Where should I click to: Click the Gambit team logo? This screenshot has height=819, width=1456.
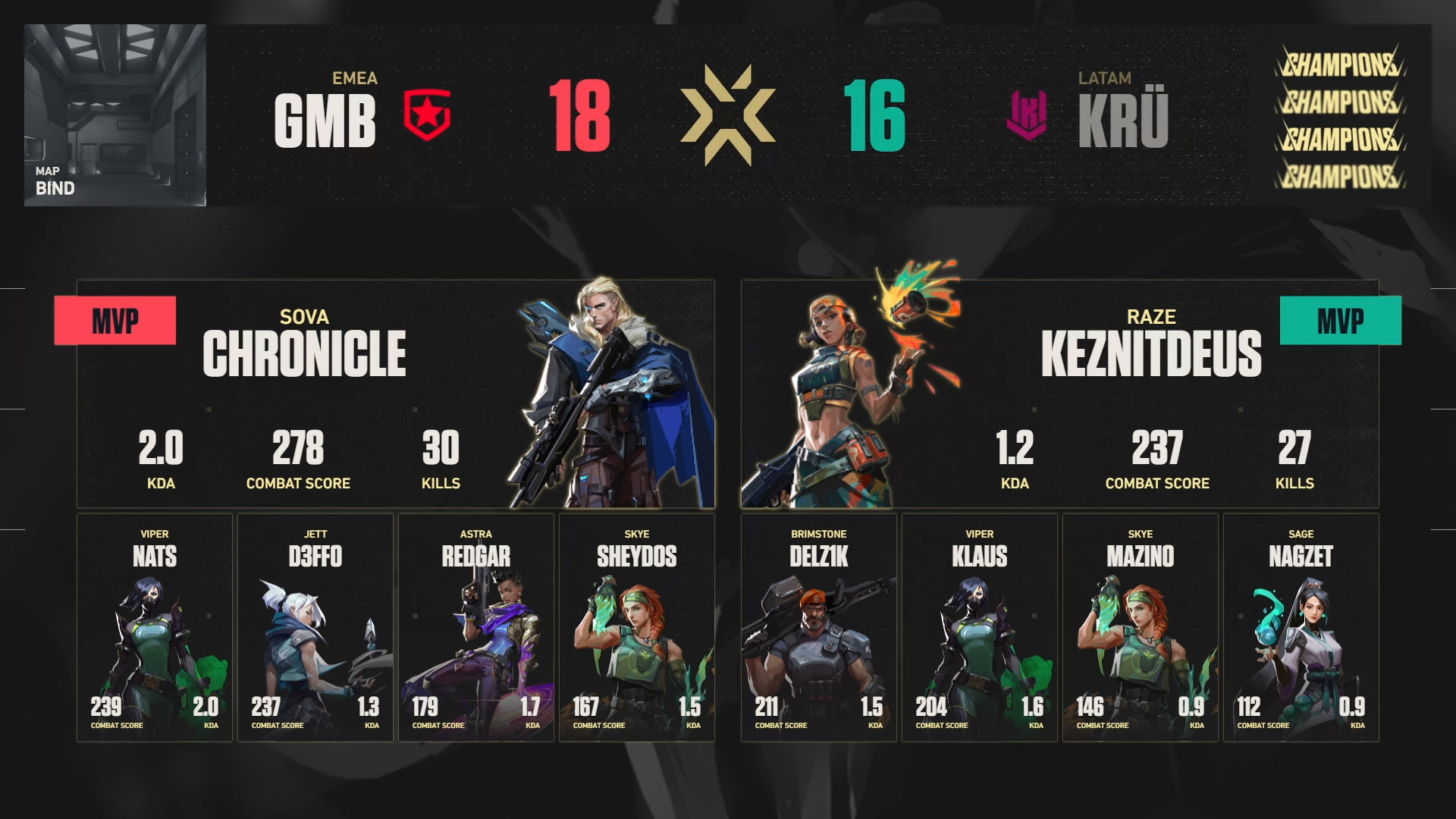point(427,115)
